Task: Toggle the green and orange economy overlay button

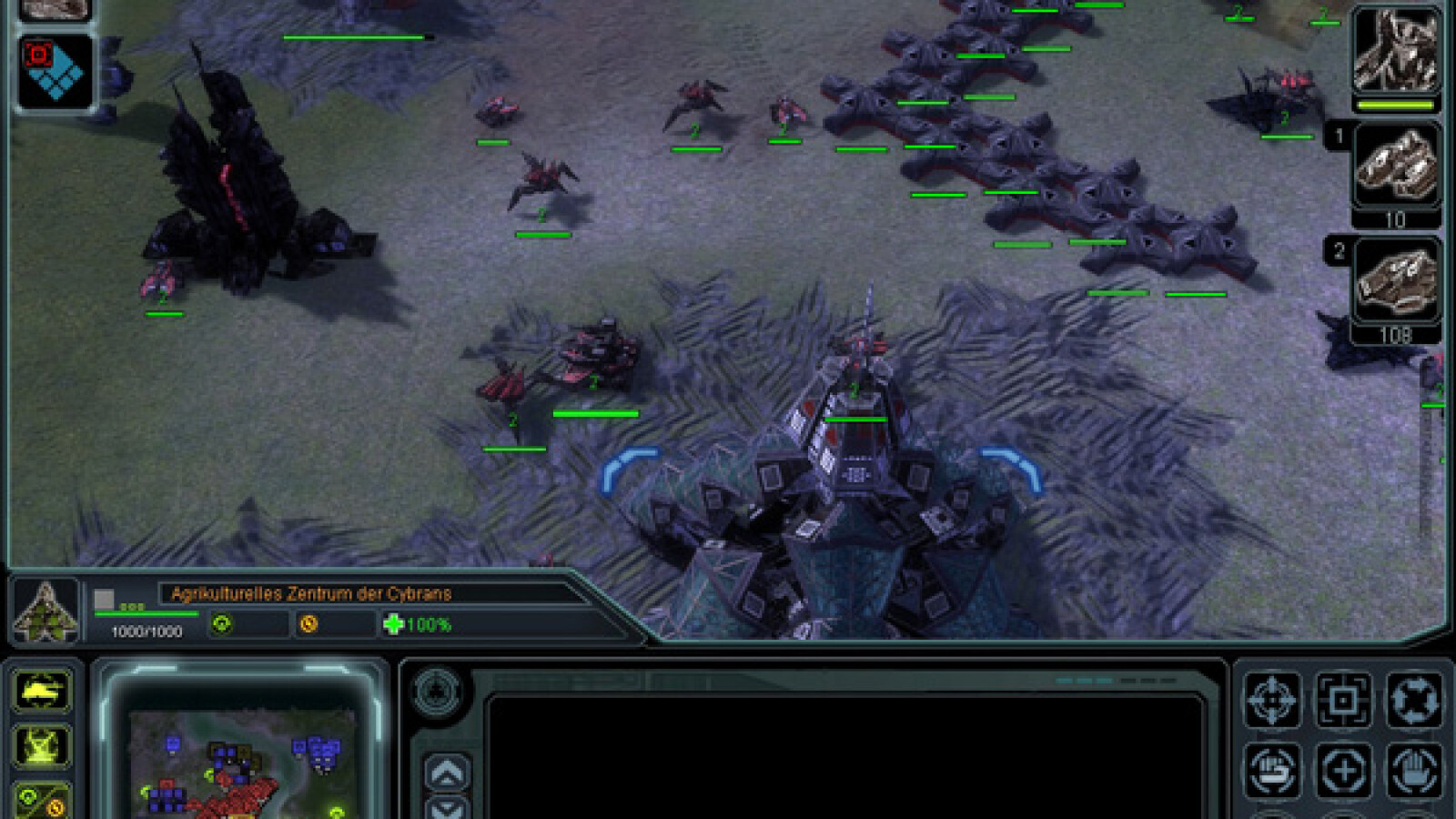Action: [42, 801]
